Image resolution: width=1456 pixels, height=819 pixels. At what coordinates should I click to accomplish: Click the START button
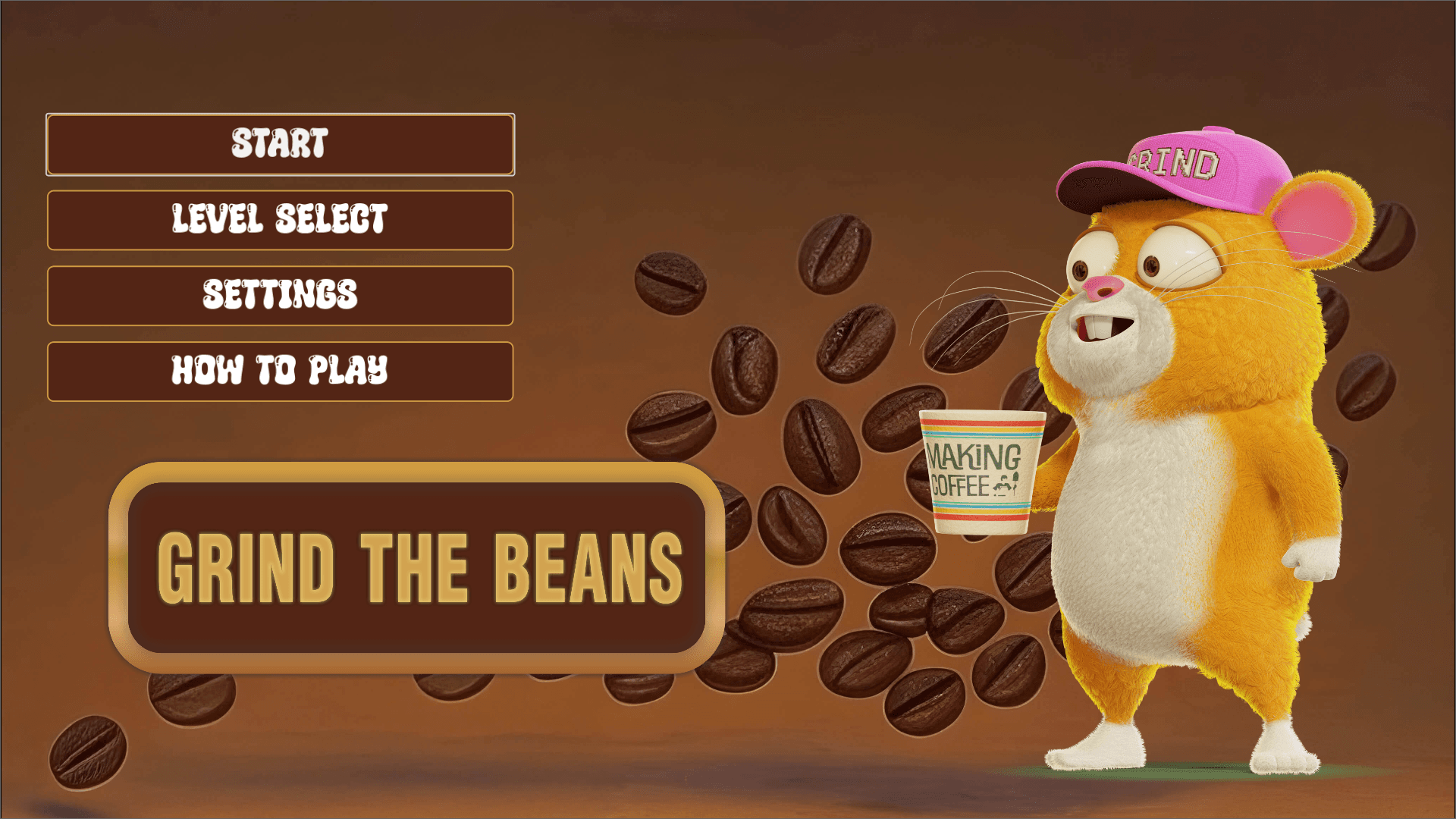281,144
